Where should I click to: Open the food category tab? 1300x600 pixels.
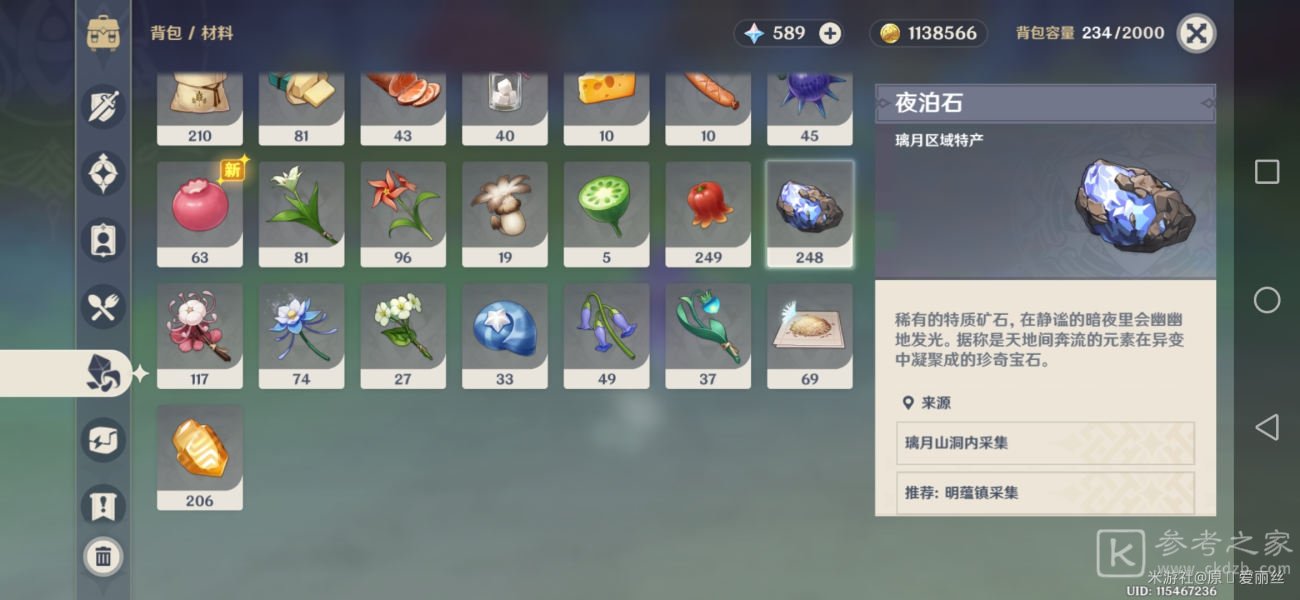(x=103, y=307)
